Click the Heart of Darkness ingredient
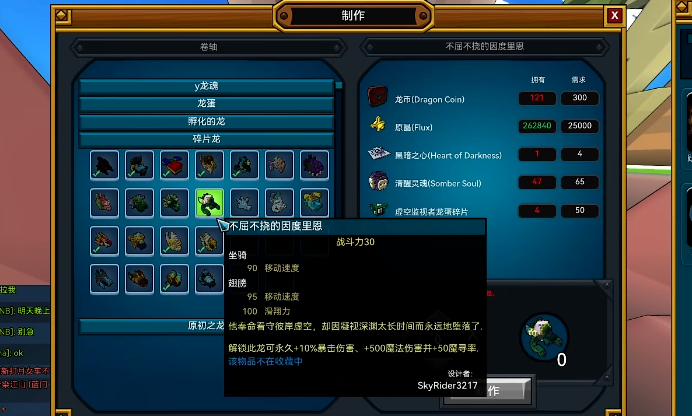Viewport: 692px width, 416px height. [378, 153]
